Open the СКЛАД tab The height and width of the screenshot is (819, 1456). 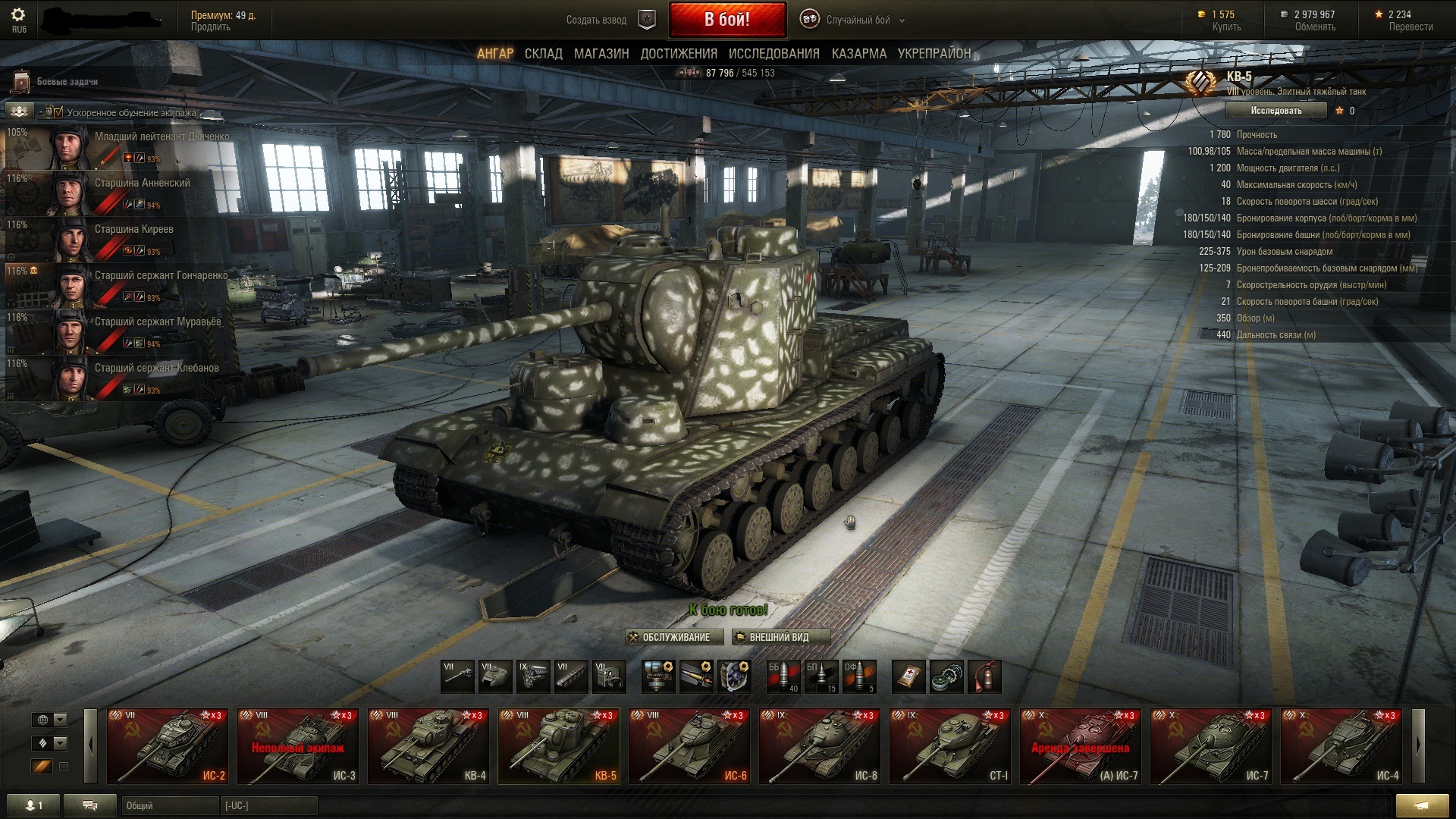click(543, 54)
